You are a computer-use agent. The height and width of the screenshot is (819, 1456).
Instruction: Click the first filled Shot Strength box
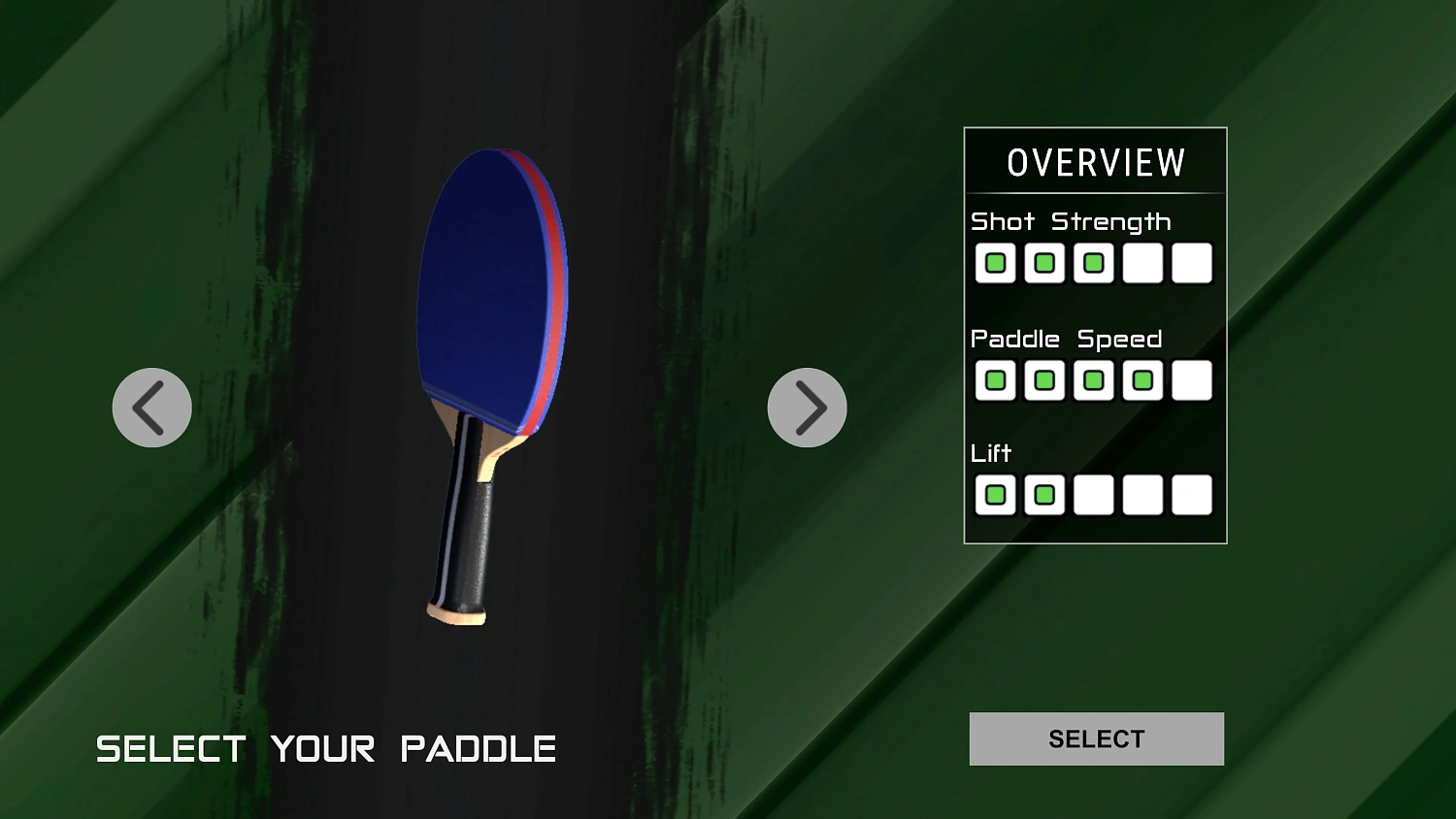point(995,262)
